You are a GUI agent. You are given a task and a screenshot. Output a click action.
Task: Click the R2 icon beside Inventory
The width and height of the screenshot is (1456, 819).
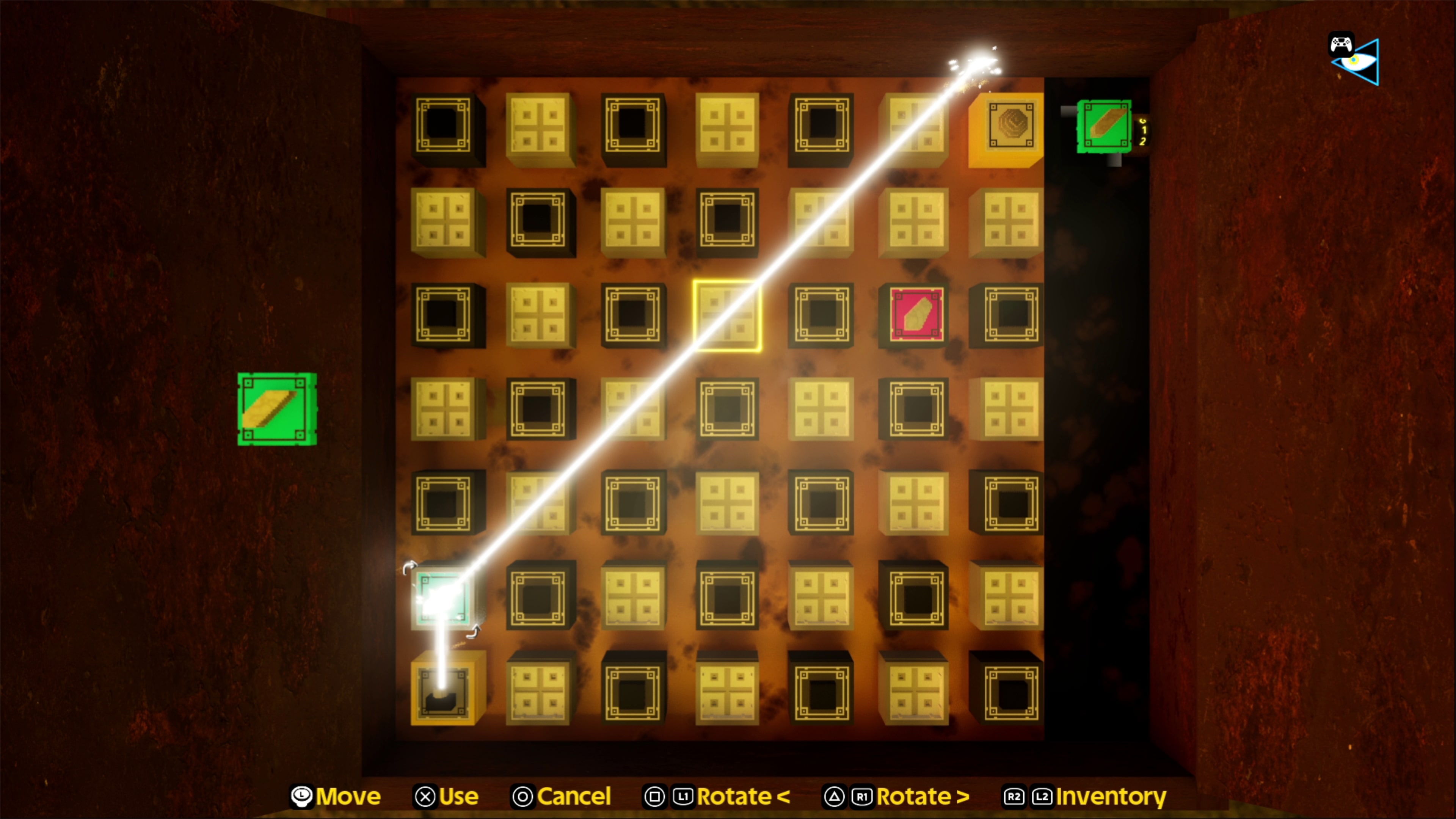[x=1014, y=796]
